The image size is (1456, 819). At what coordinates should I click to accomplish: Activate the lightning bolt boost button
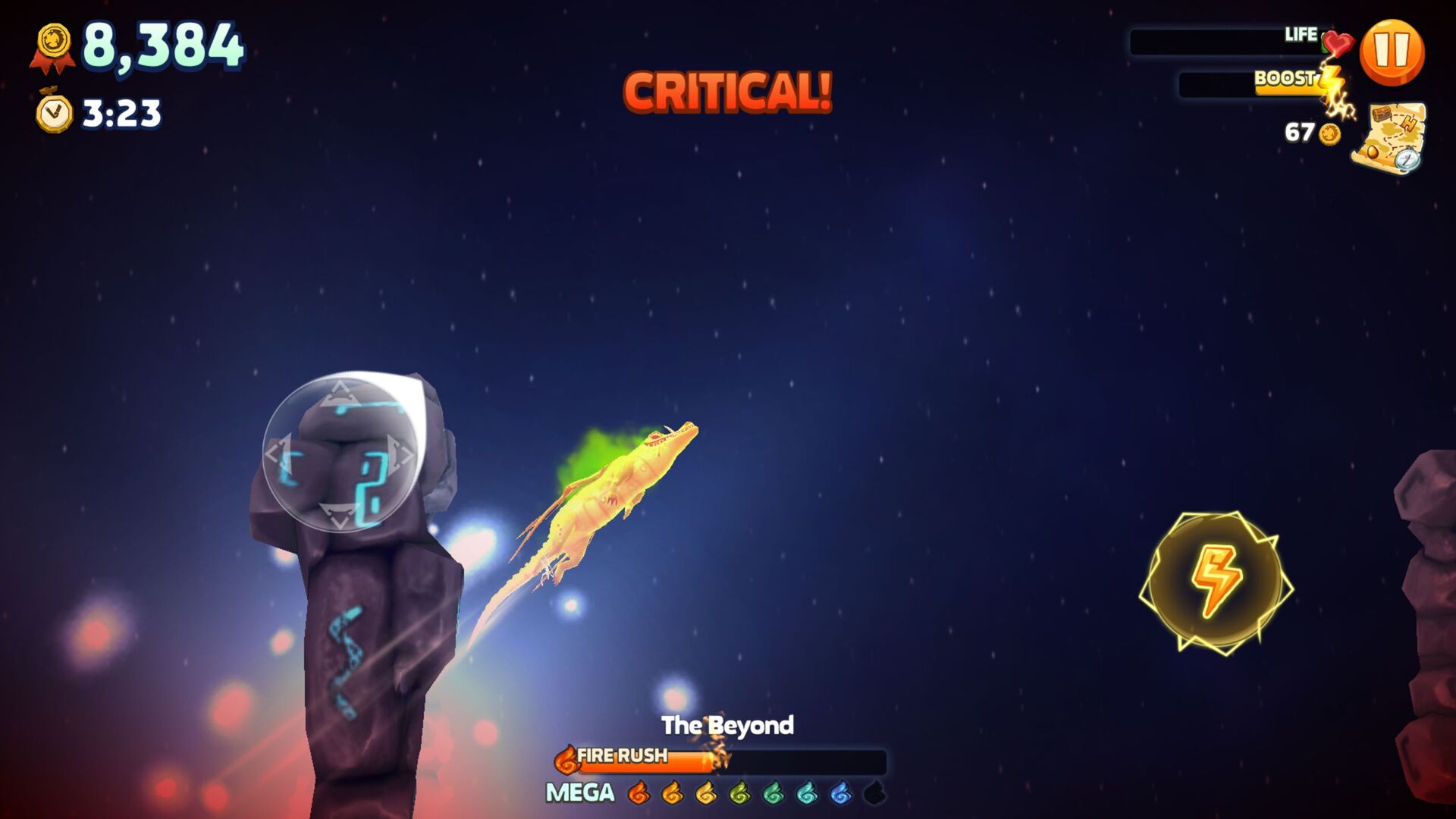[x=1216, y=581]
